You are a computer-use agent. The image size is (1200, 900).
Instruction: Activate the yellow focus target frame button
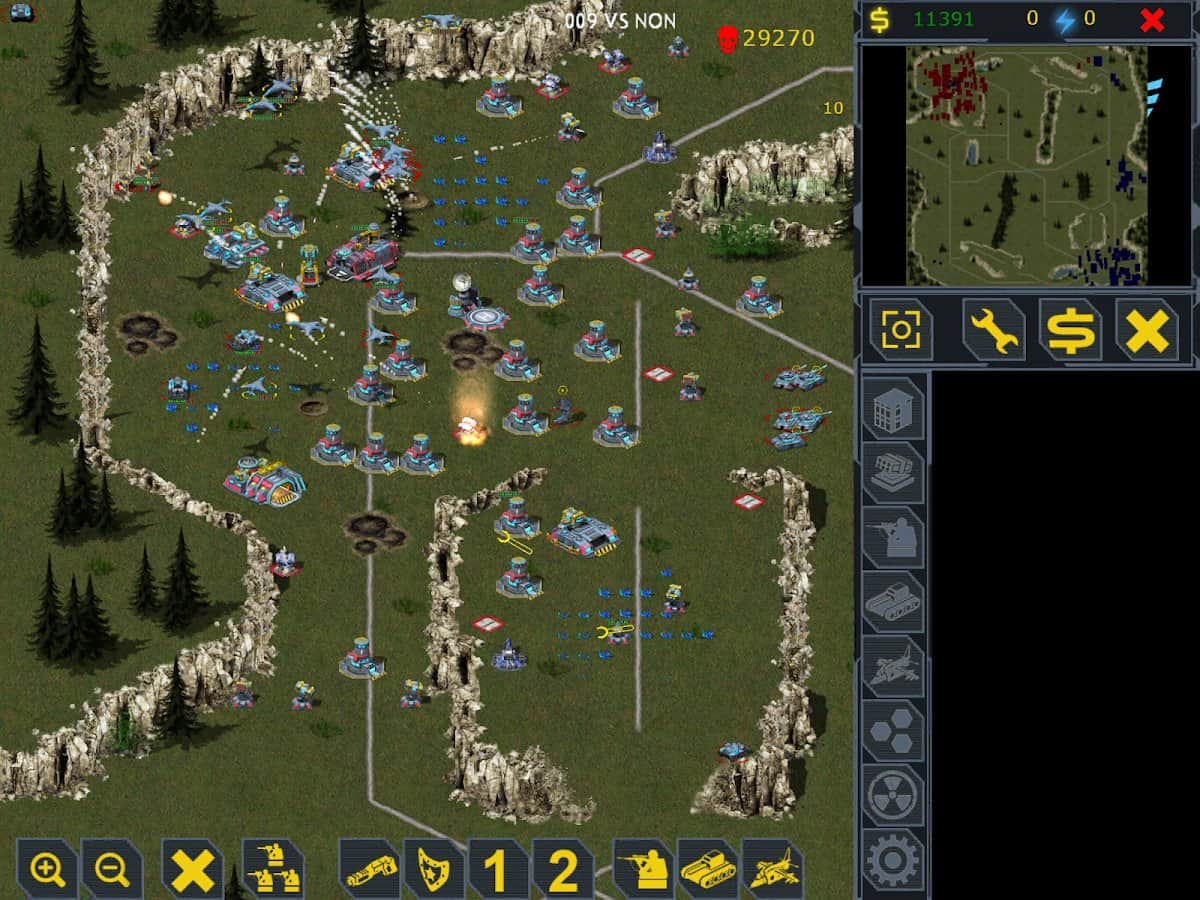pos(900,330)
